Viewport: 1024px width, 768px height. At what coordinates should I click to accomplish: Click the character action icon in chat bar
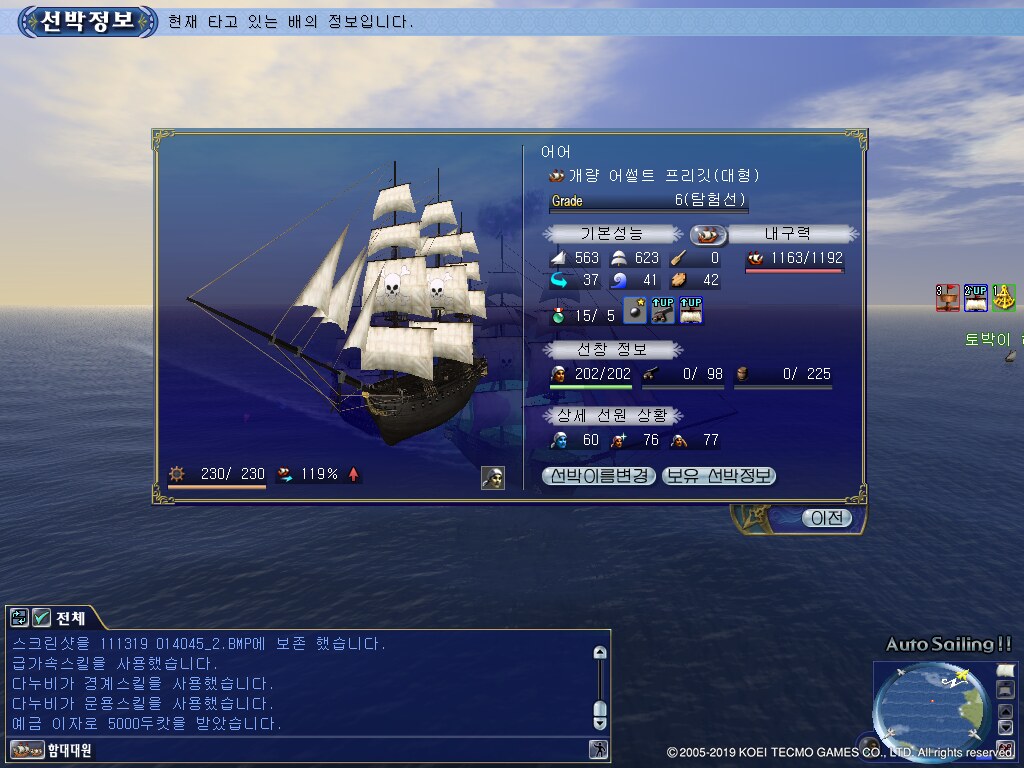(x=598, y=749)
